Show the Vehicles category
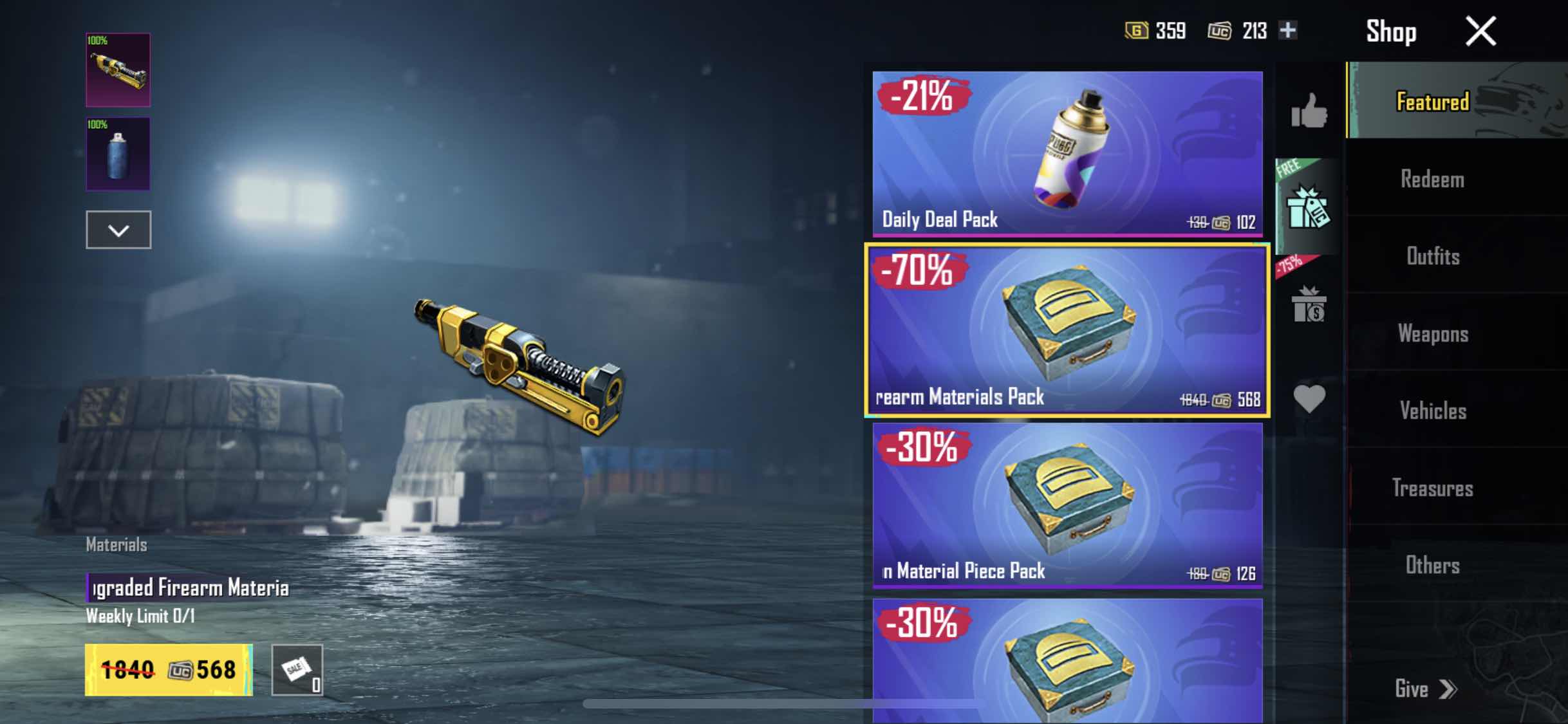 point(1433,411)
